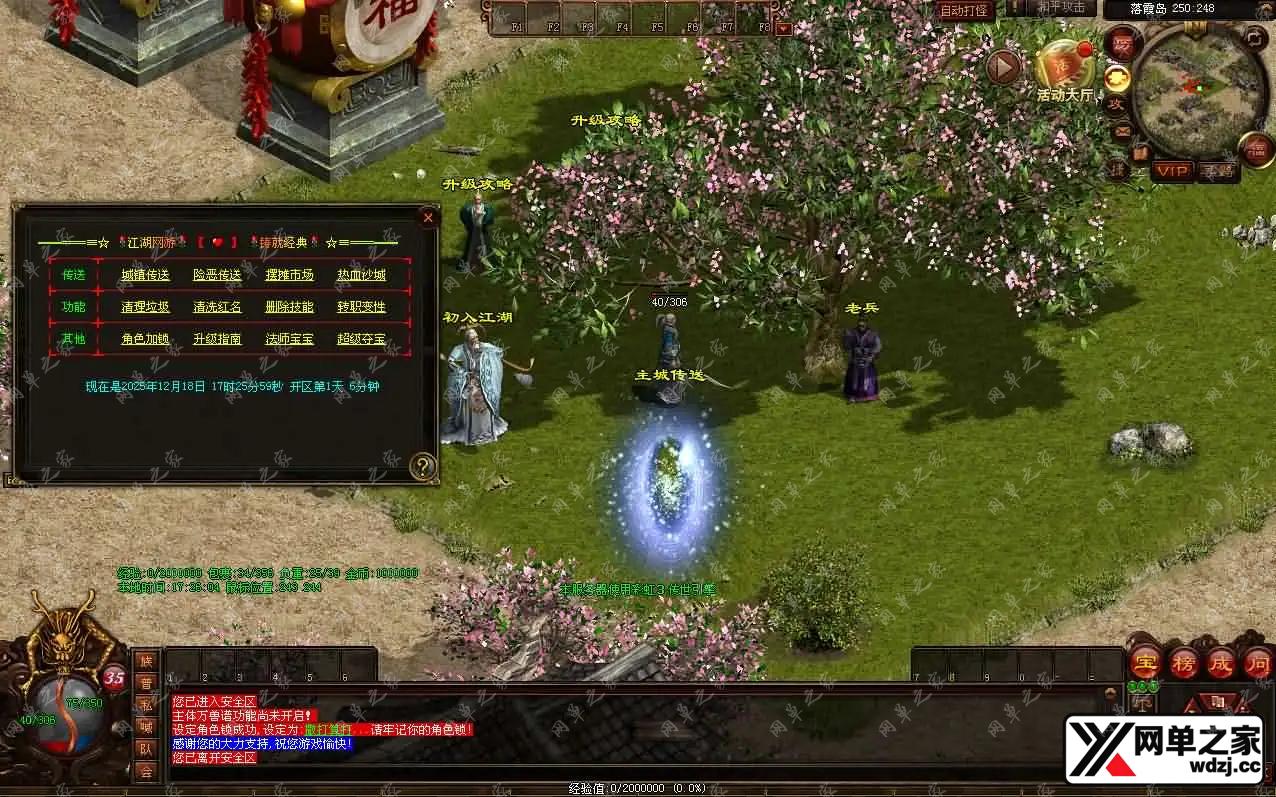1276x797 pixels.
Task: Choose the 城镇传送 teleport option
Action: (146, 275)
